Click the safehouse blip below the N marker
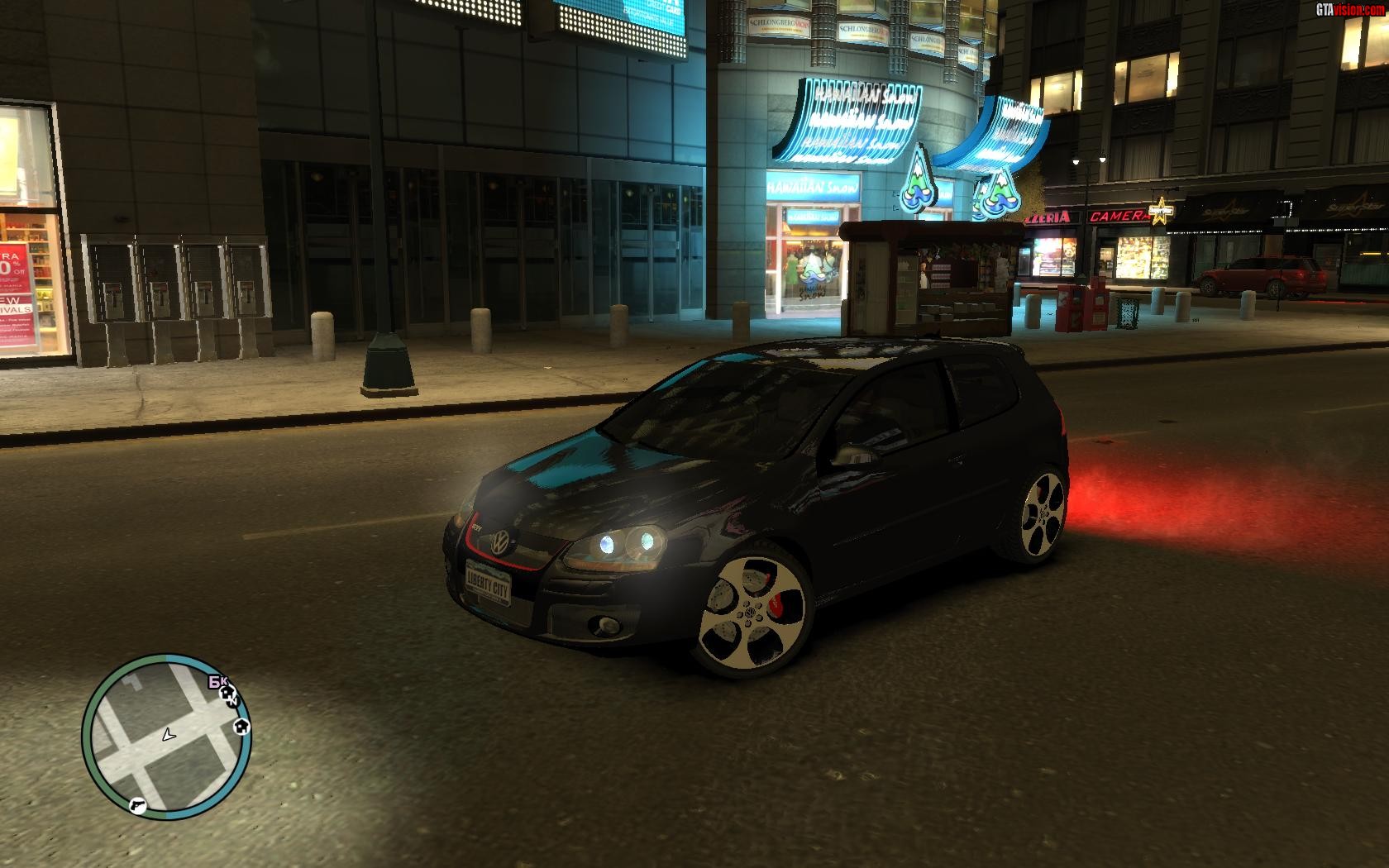This screenshot has width=1389, height=868. point(241,726)
